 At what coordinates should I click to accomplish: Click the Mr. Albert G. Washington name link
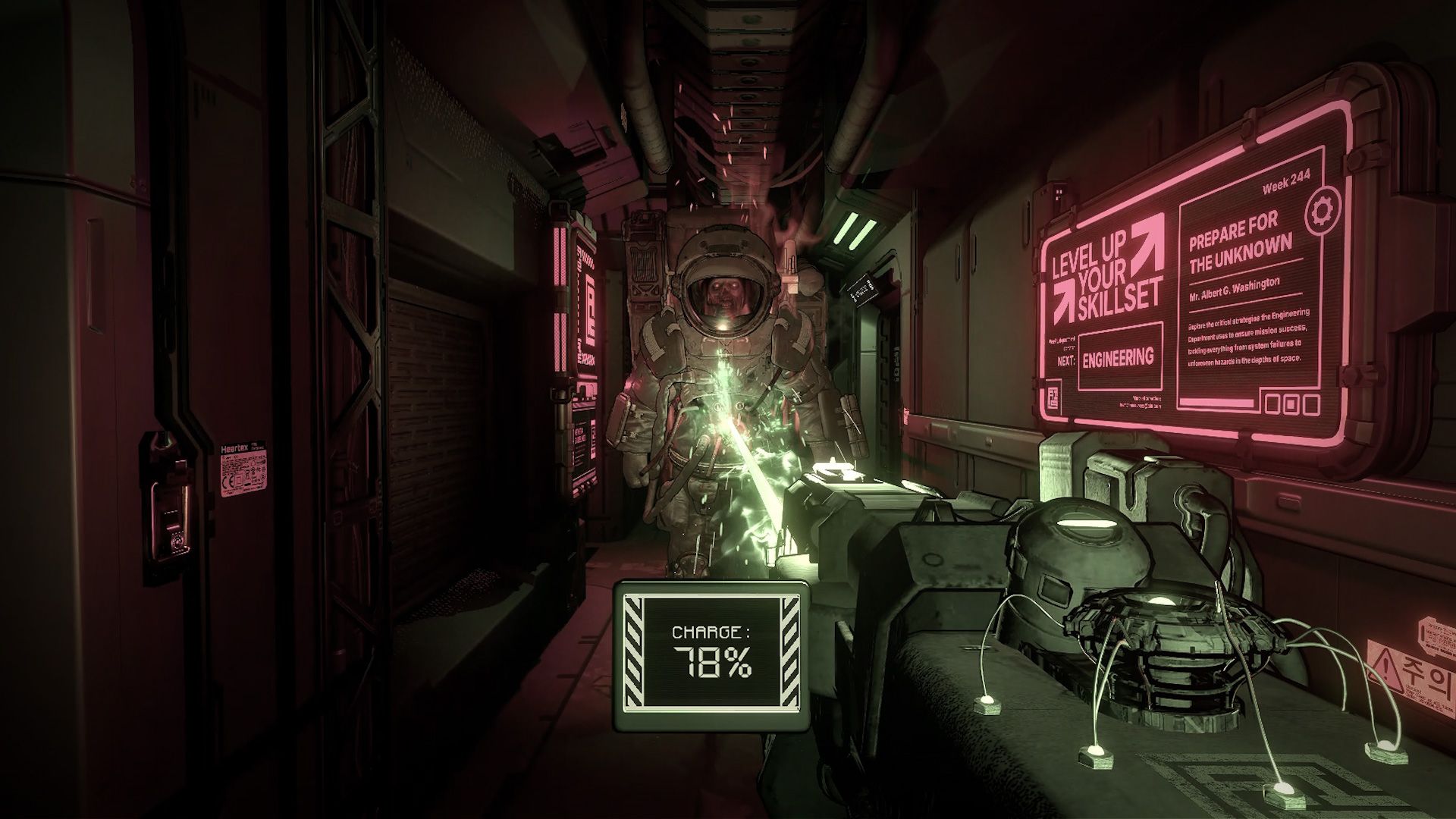1235,289
